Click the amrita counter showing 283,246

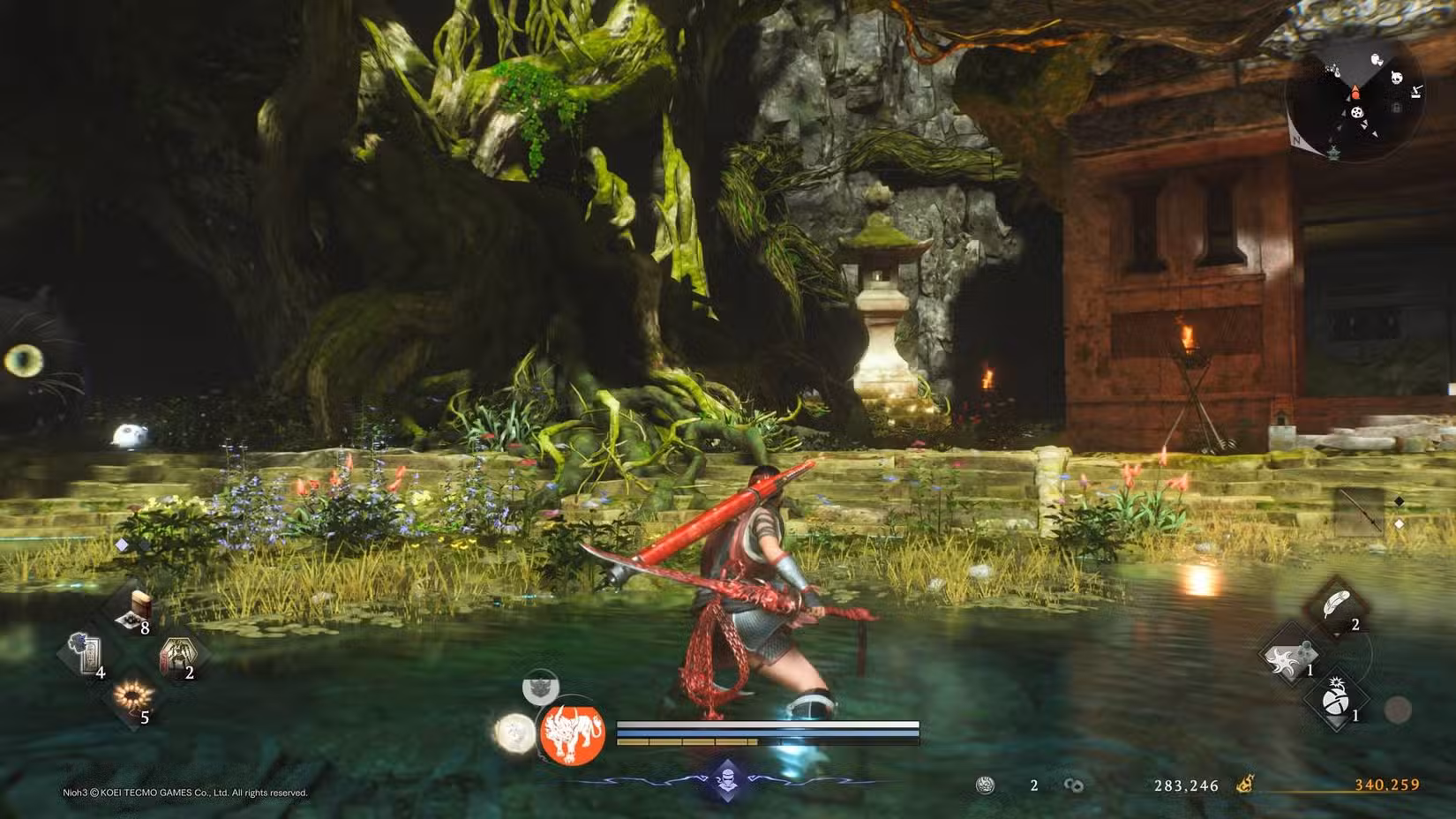pos(1186,785)
